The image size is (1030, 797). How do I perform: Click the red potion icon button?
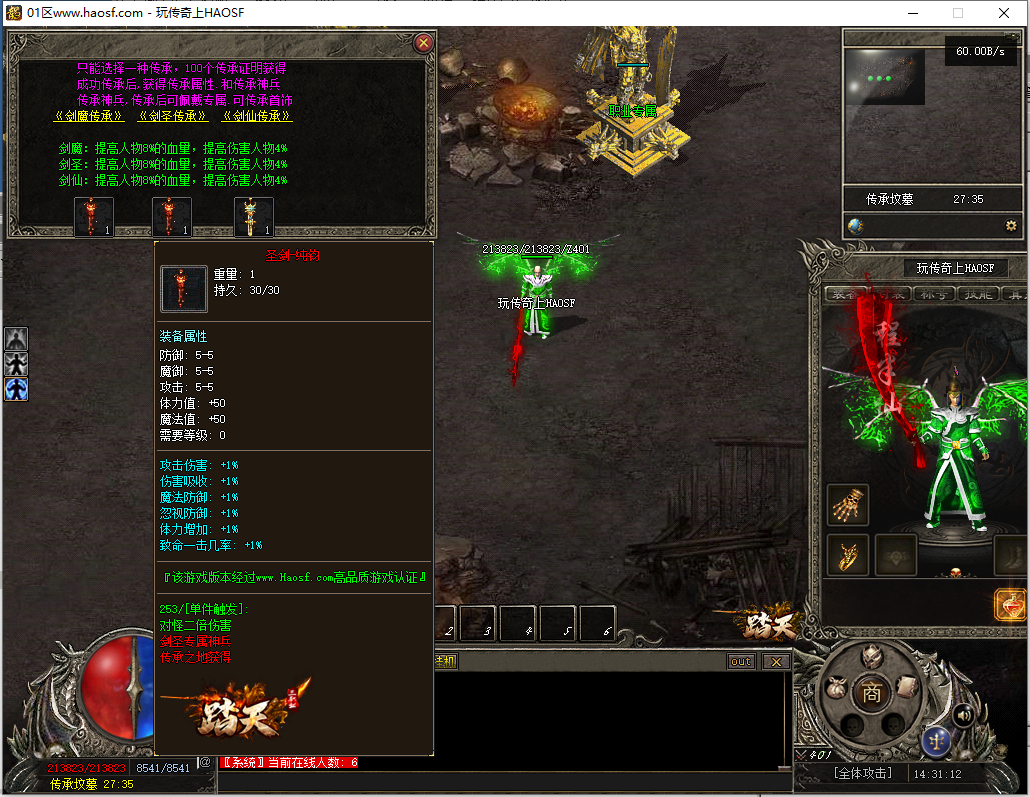click(x=1011, y=605)
